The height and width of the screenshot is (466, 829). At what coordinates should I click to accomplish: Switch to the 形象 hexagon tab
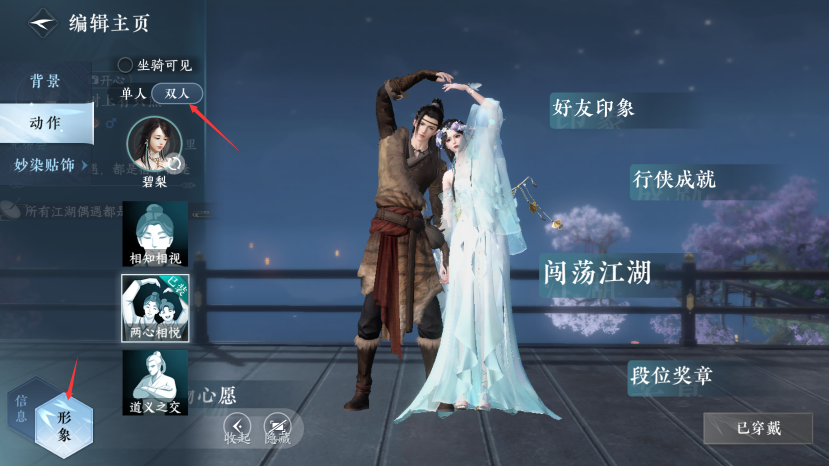coord(63,425)
